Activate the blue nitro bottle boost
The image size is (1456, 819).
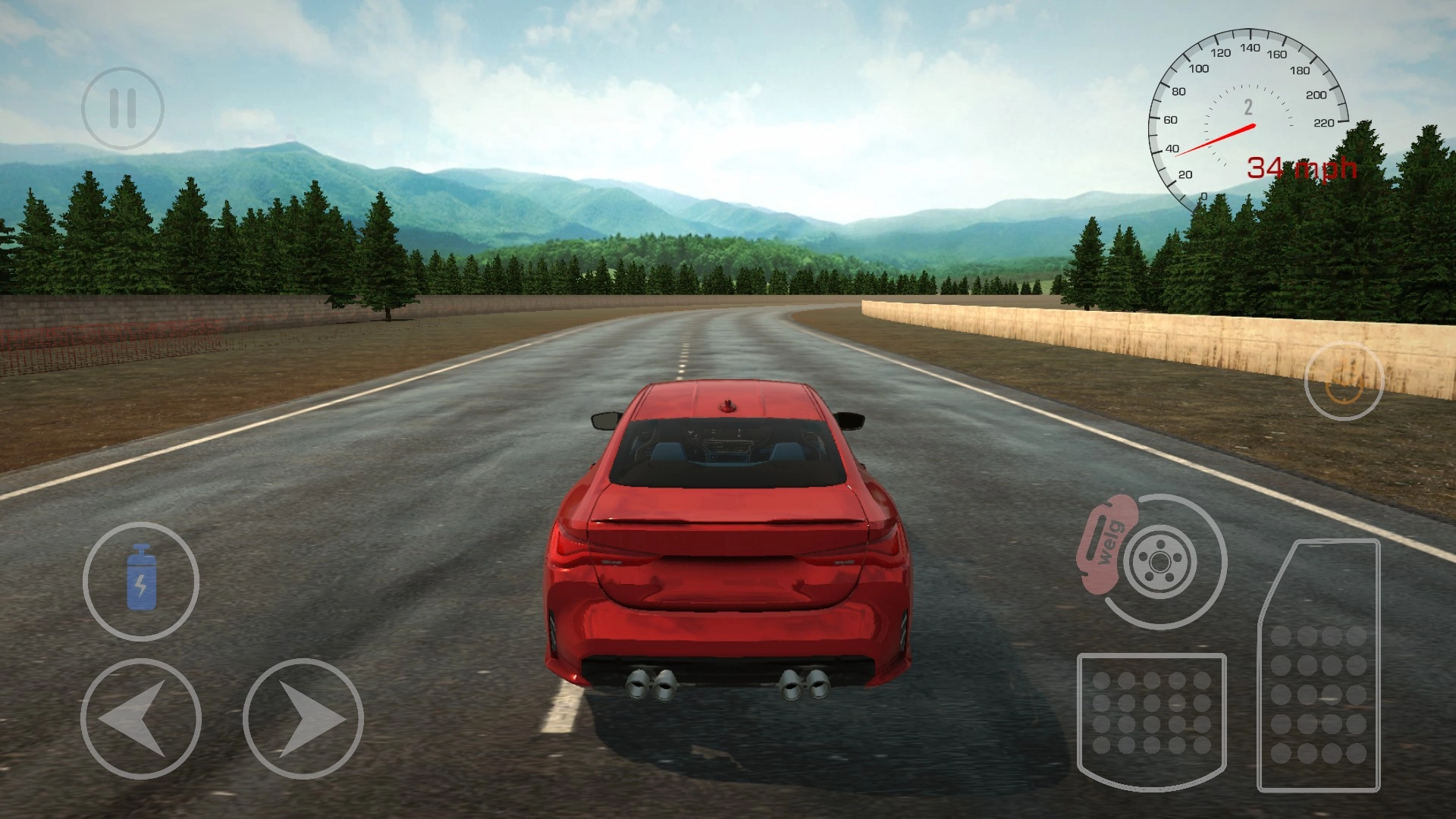(x=141, y=581)
